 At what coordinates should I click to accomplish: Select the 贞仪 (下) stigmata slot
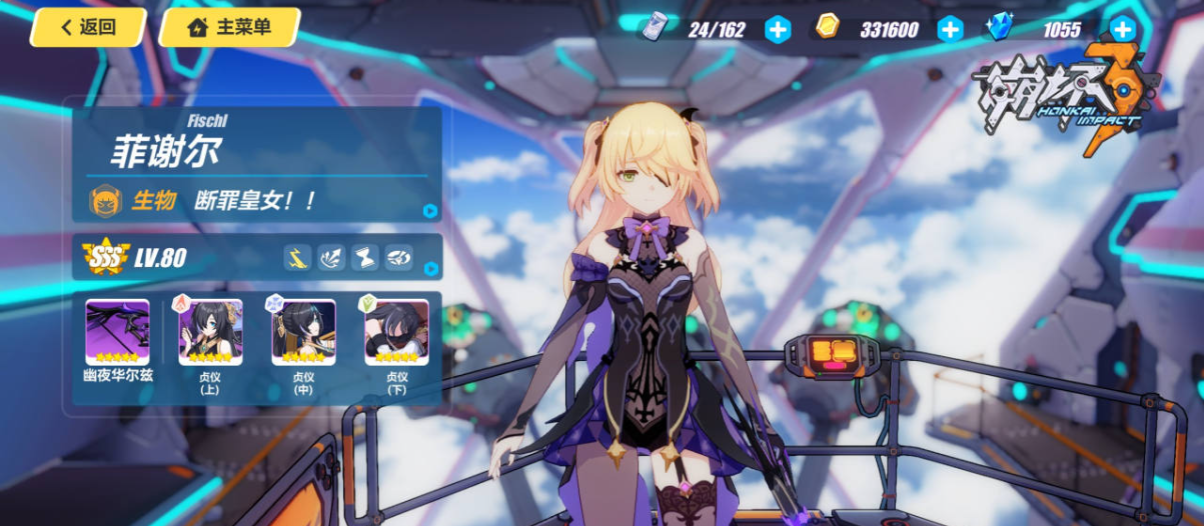pyautogui.click(x=396, y=332)
